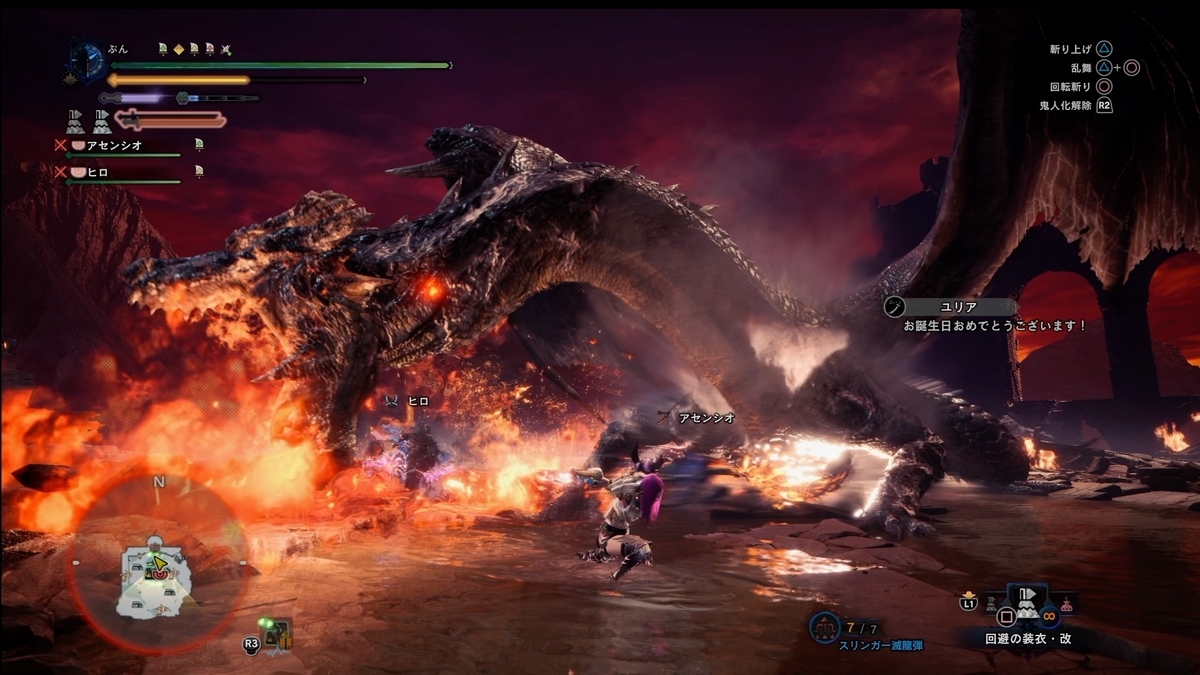The height and width of the screenshot is (675, 1200).
Task: Select party member ヒロ in the list
Action: pos(97,172)
